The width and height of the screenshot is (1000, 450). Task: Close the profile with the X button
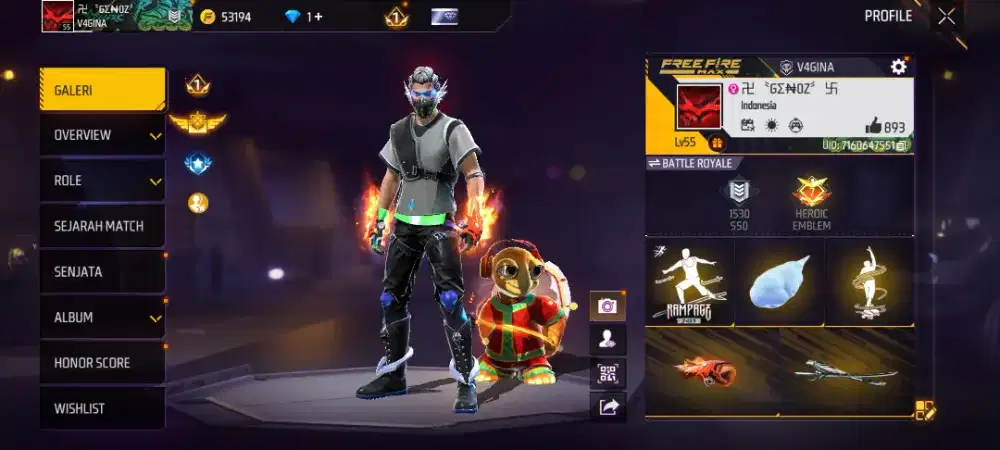click(946, 16)
